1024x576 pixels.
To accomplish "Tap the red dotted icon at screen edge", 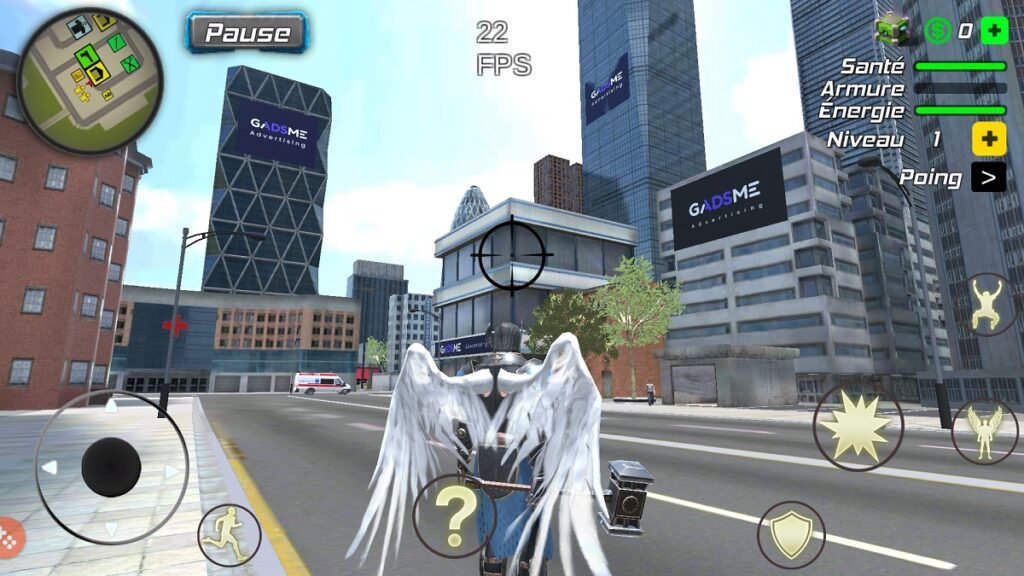I will coord(8,538).
